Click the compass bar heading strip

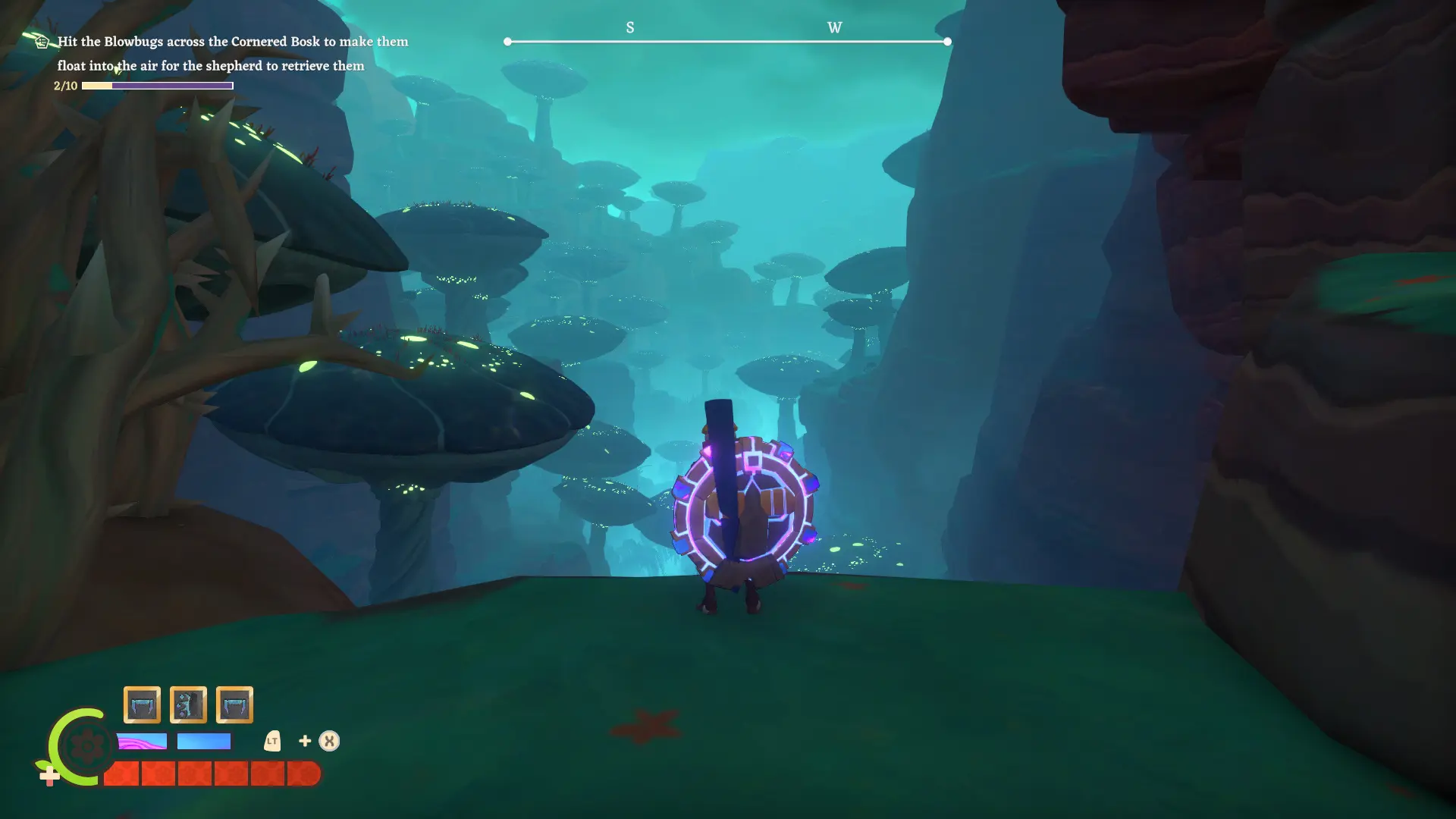coord(727,41)
